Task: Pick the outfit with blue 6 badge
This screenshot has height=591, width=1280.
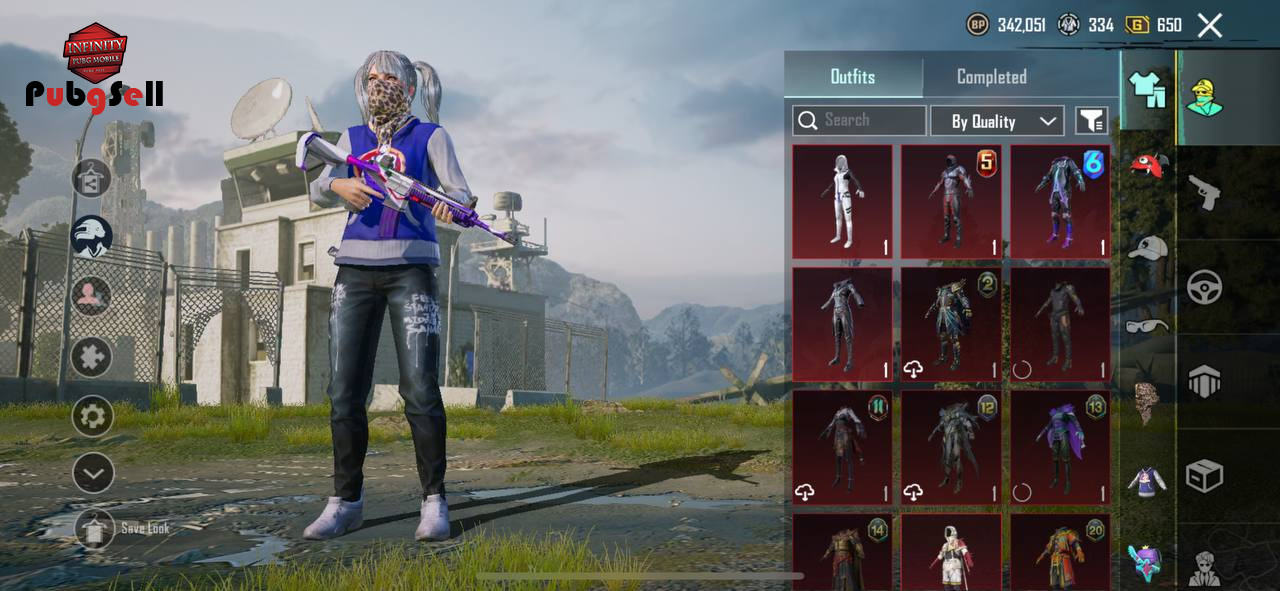Action: coord(1060,202)
